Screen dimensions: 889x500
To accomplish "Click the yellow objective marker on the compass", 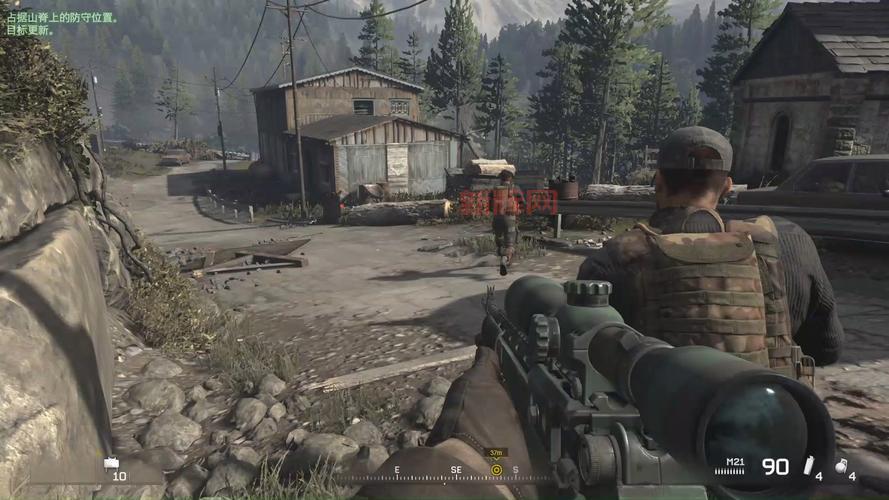I will click(496, 469).
